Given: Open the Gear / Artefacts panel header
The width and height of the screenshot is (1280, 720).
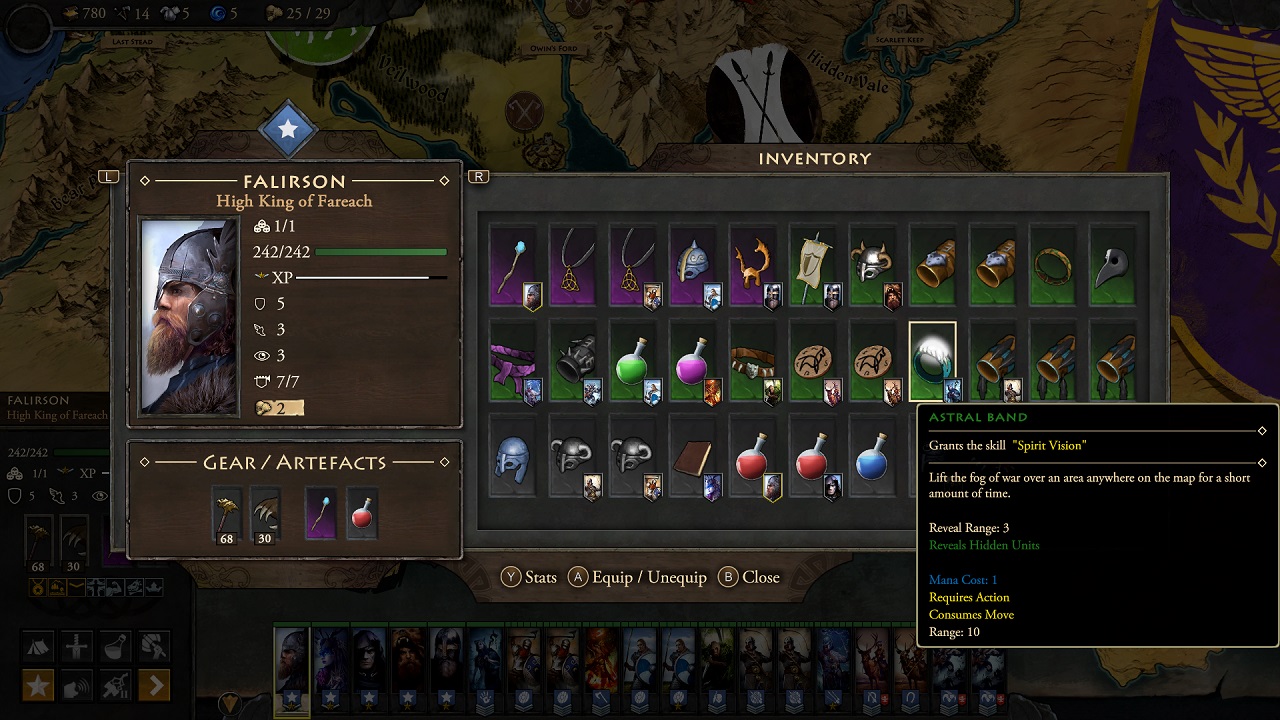Looking at the screenshot, I should point(295,461).
